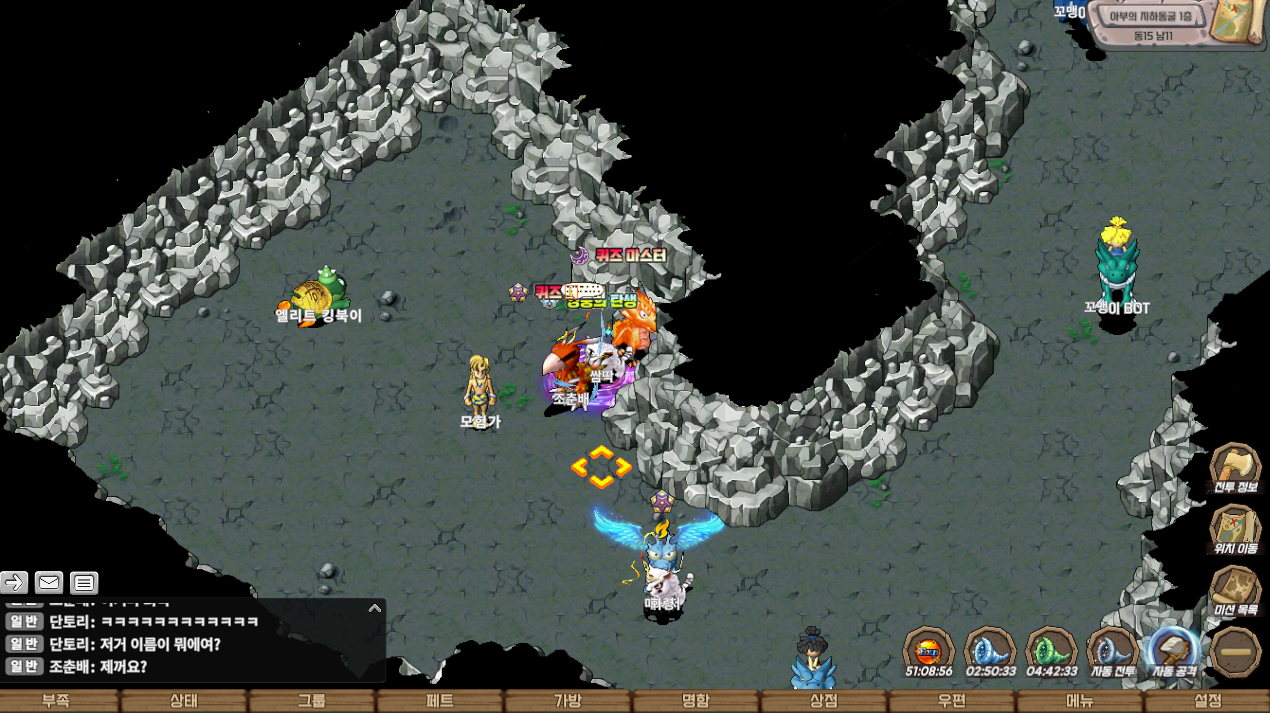Click the Exp boost buff icon
This screenshot has width=1270, height=713.
[929, 652]
